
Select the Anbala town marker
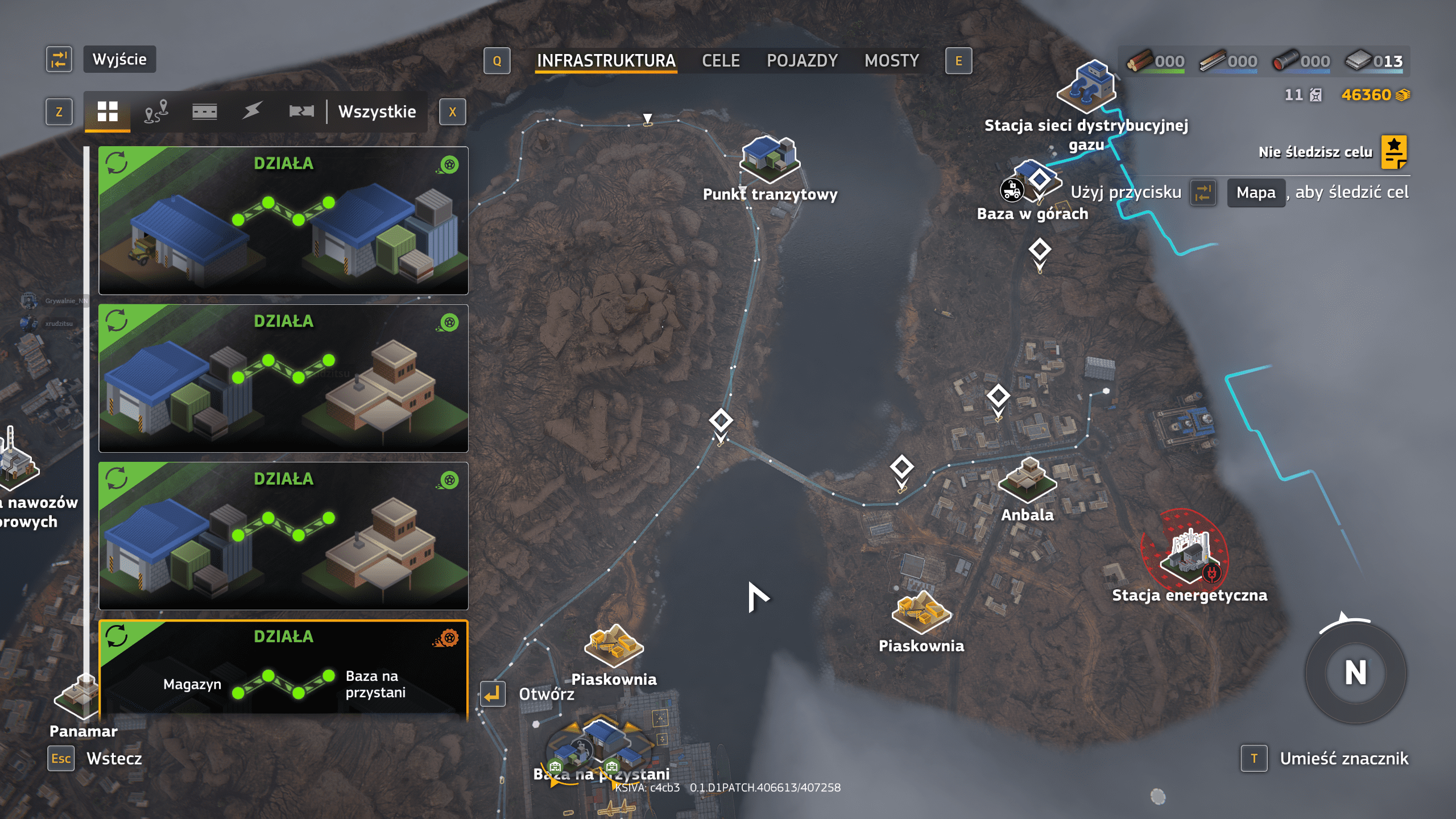coord(1027,481)
